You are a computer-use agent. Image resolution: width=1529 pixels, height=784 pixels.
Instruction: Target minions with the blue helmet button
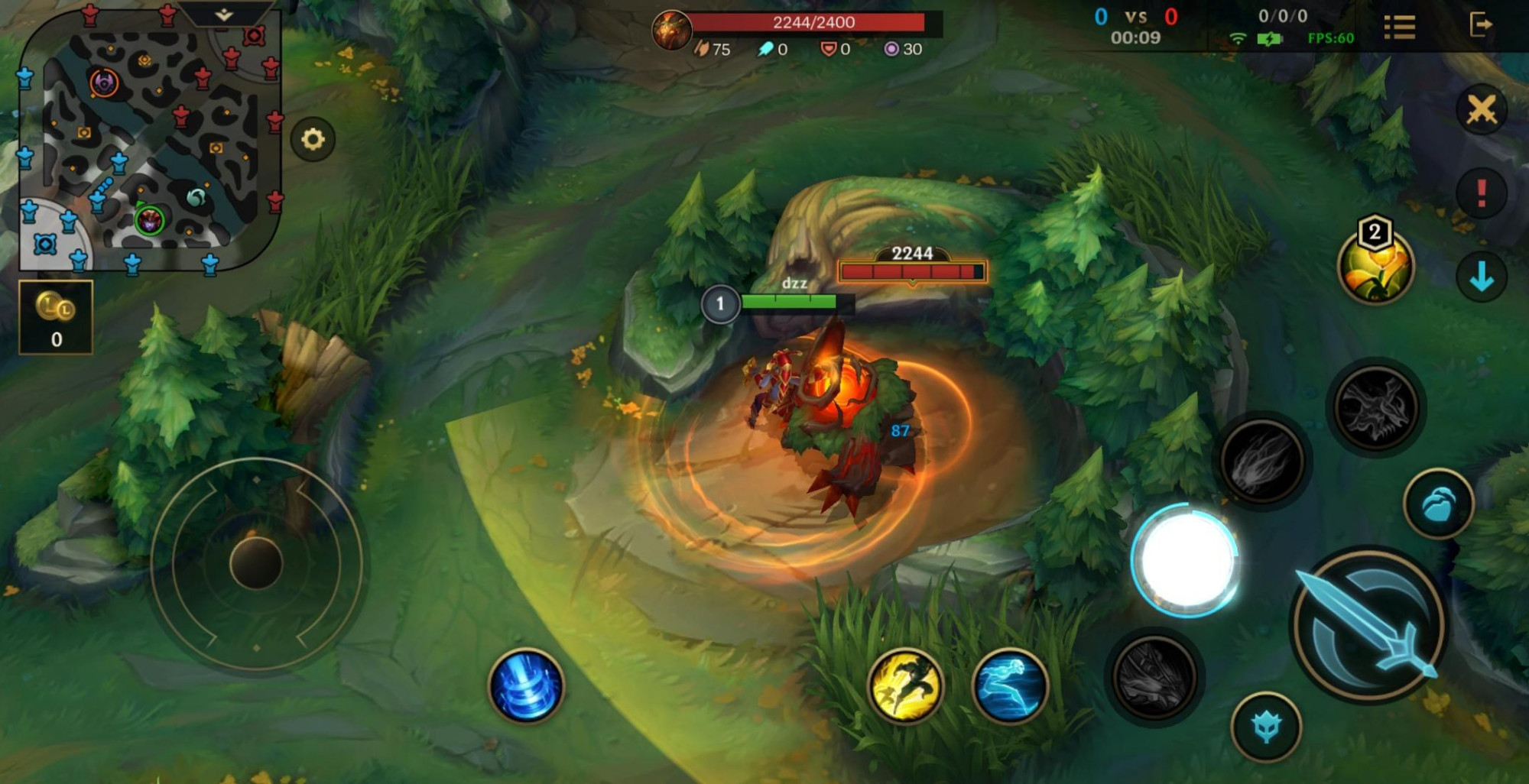point(1266,727)
